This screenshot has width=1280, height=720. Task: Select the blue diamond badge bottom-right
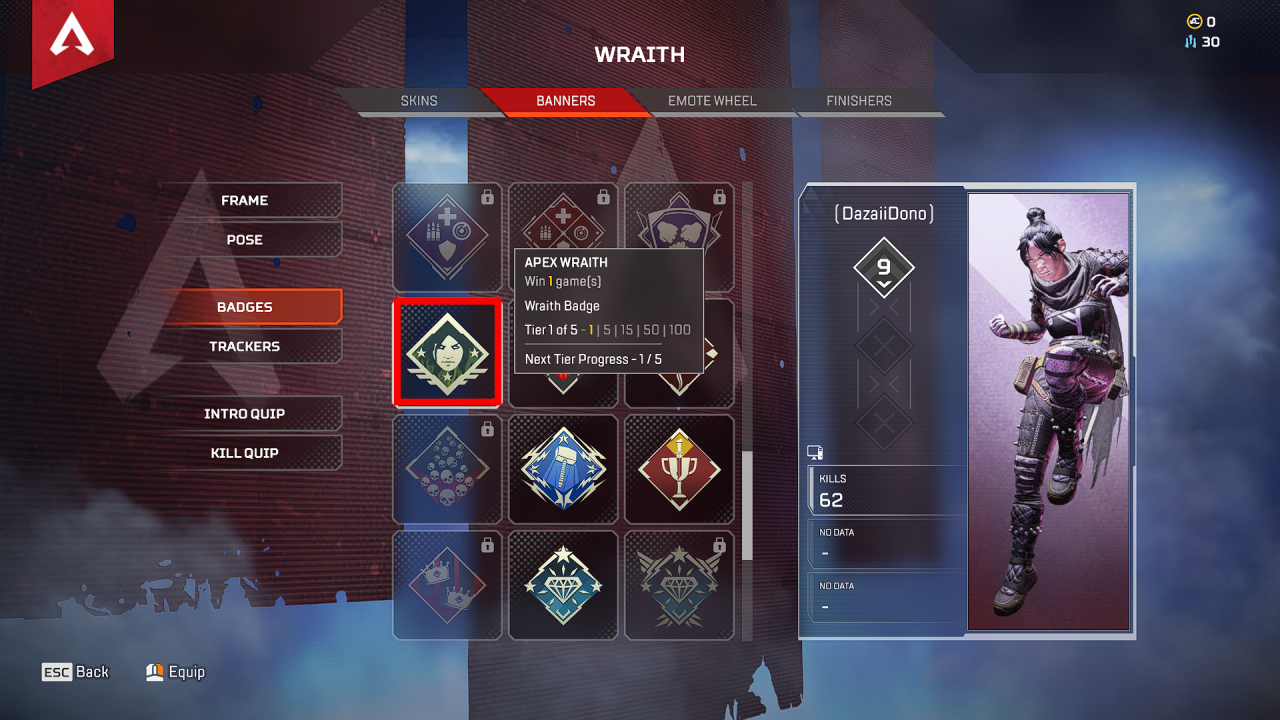(679, 585)
